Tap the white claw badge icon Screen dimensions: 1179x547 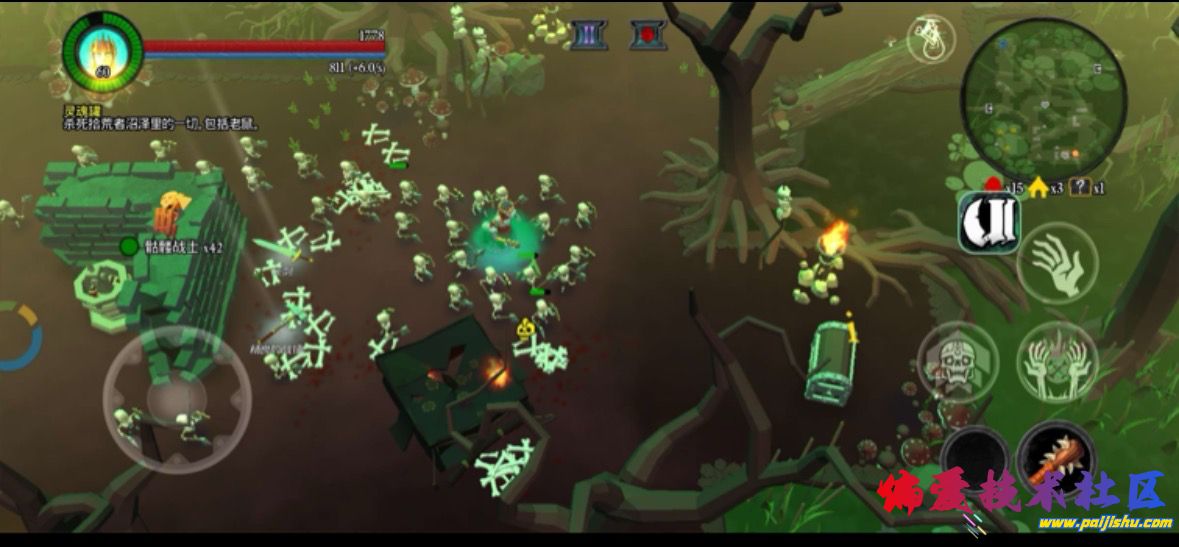click(989, 222)
